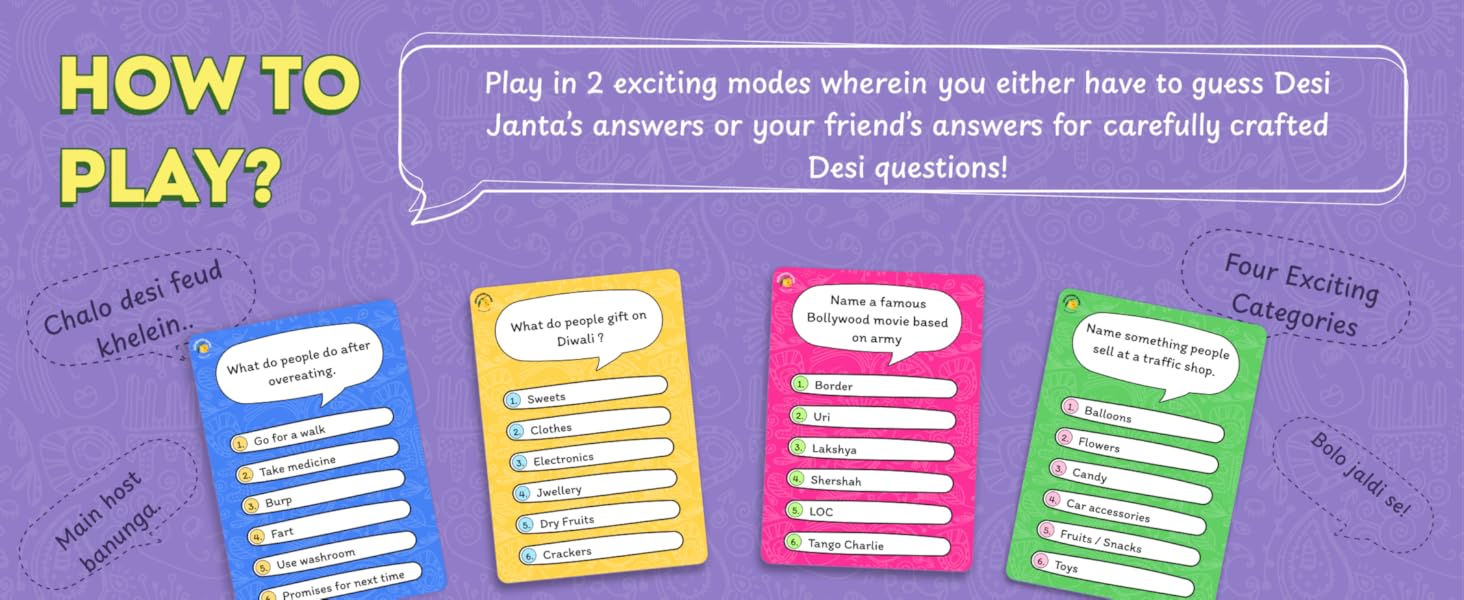Choose the "Balloons" answer
This screenshot has height=600, width=1464.
[x=1142, y=418]
